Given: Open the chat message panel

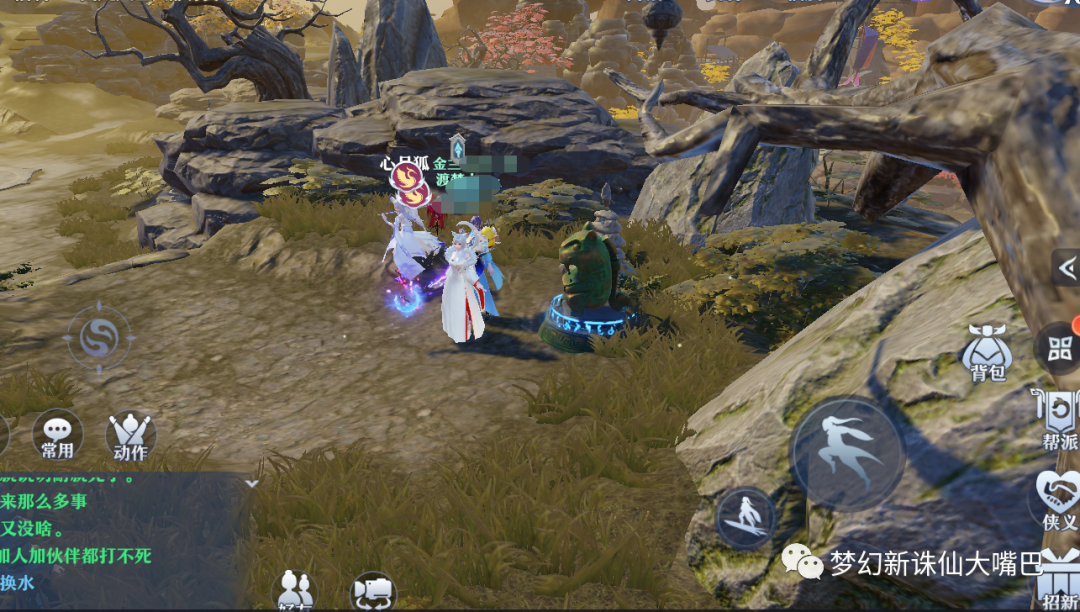Looking at the screenshot, I should (x=120, y=540).
